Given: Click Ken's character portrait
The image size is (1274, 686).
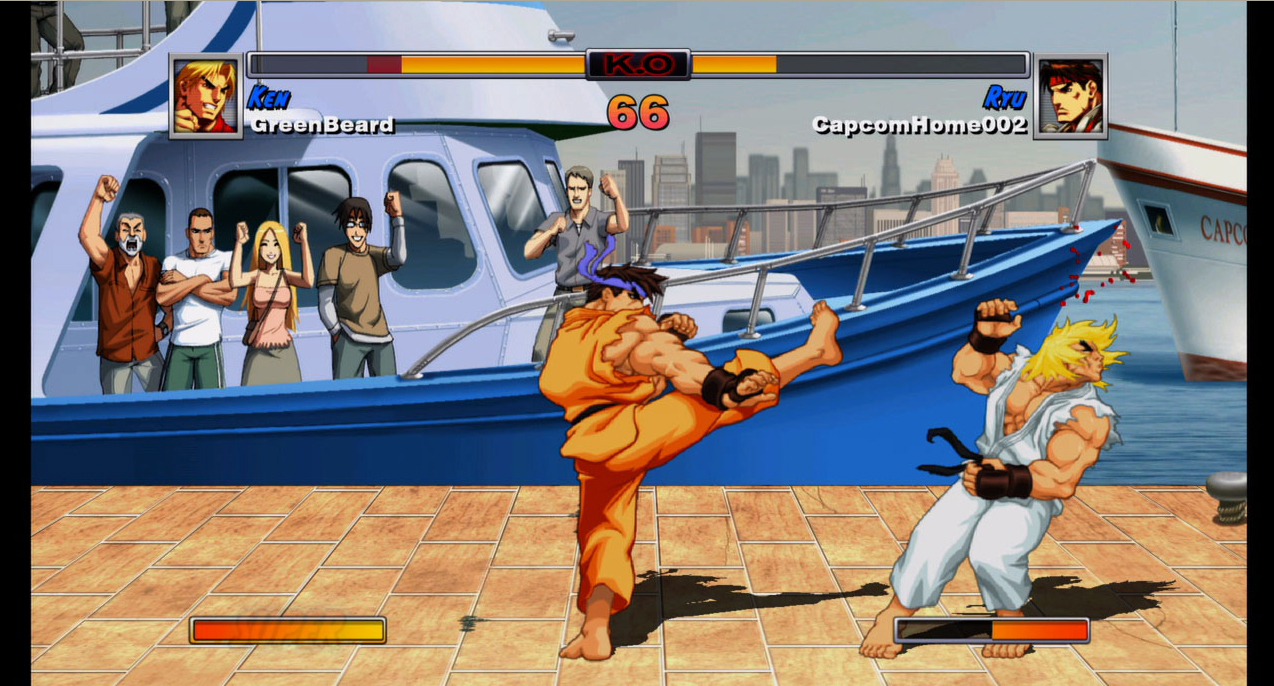Looking at the screenshot, I should 206,96.
